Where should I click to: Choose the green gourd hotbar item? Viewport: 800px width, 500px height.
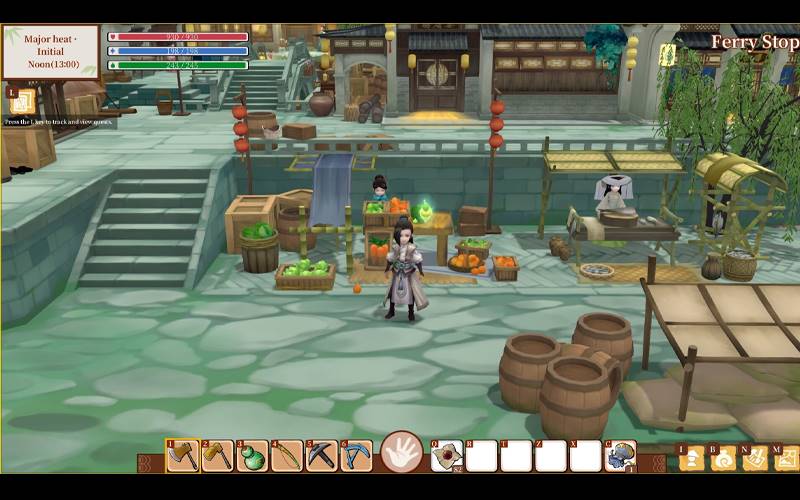click(253, 455)
